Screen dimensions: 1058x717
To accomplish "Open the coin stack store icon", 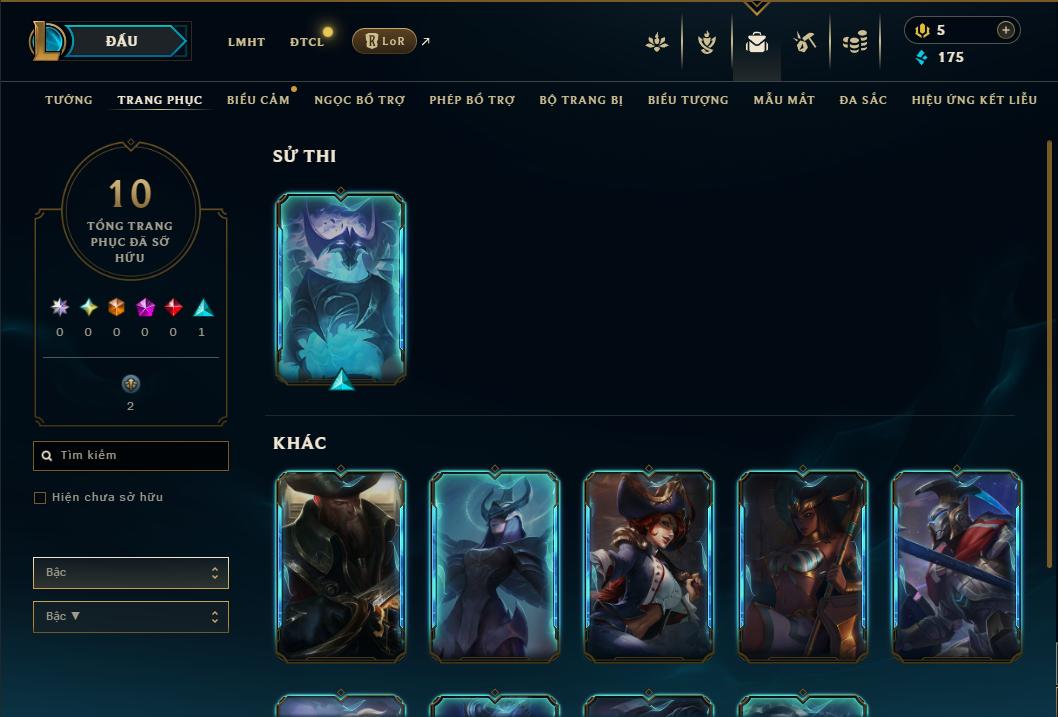I will point(855,42).
